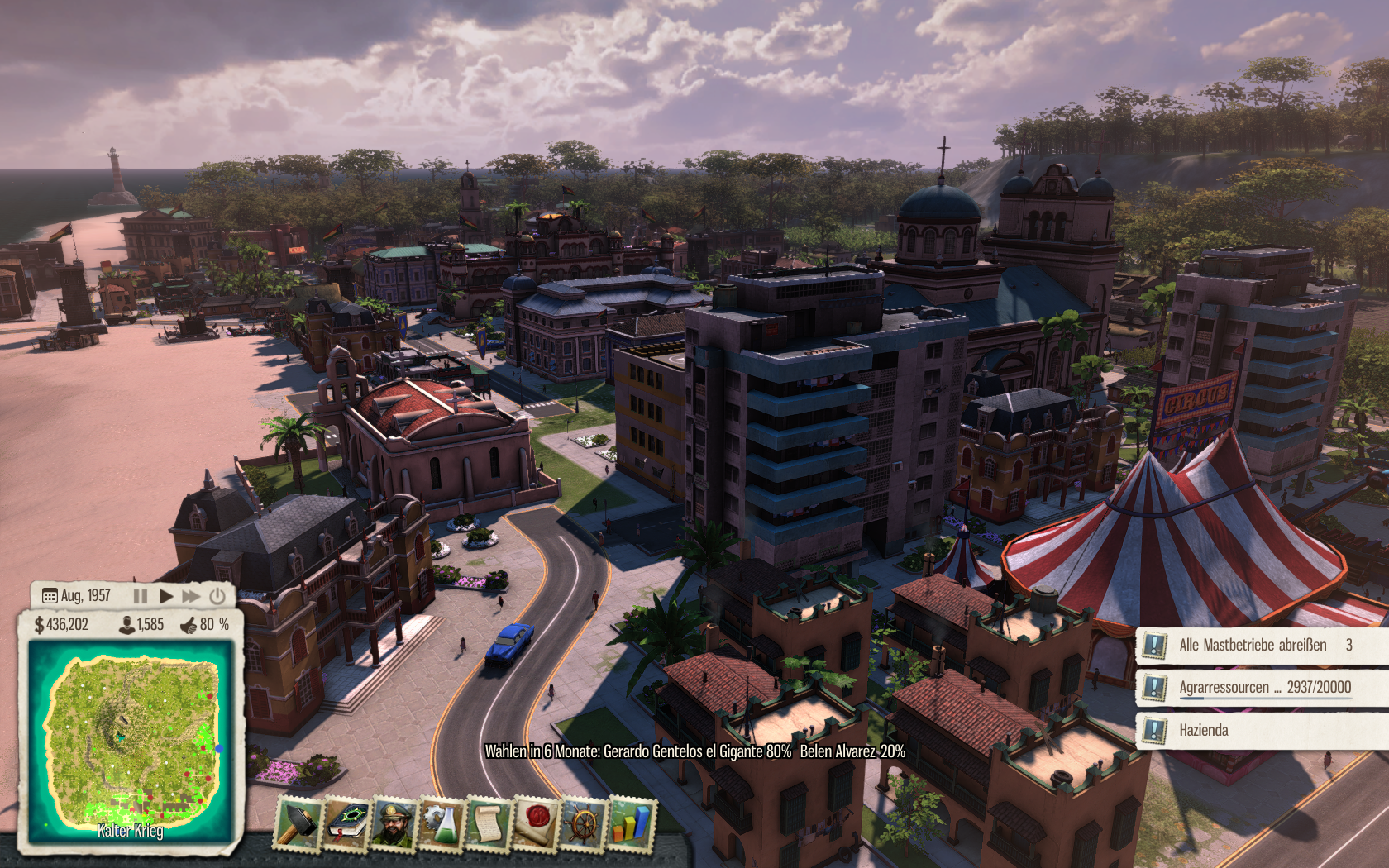Activate fast-forward game speed
Screen dimensions: 1389x868
(191, 596)
